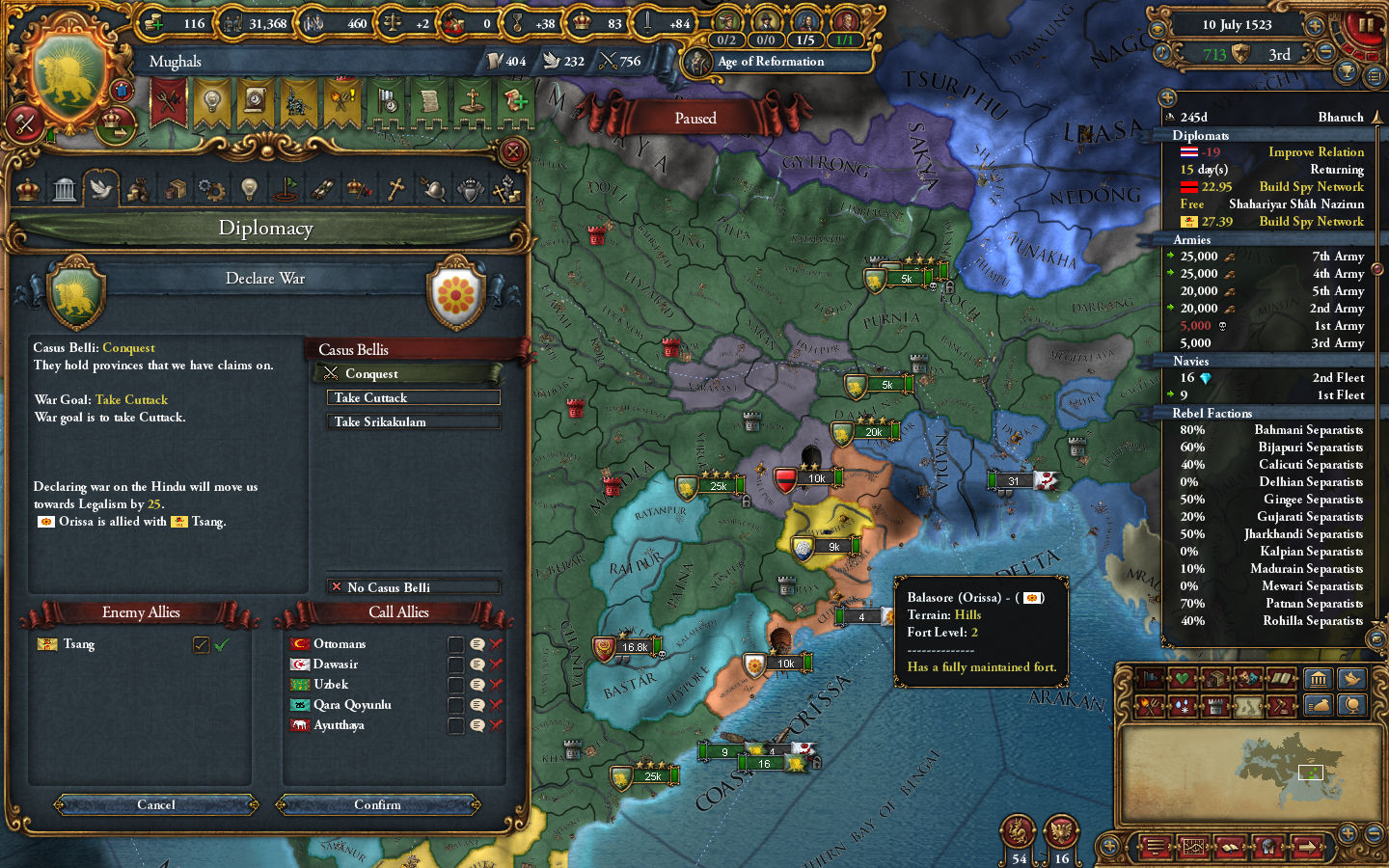Screen dimensions: 1389x868
Task: Open the culture mapmode (theater masks icon)
Action: [x=1246, y=678]
